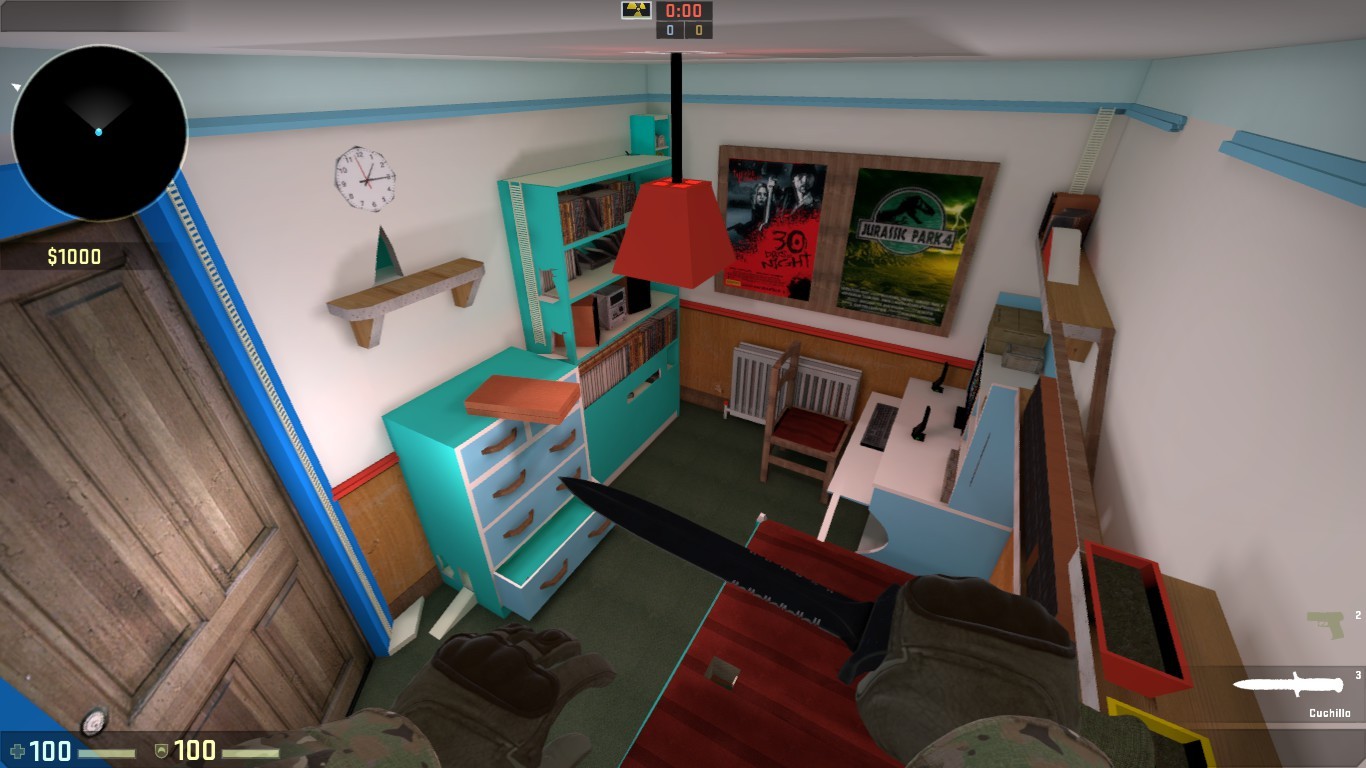The height and width of the screenshot is (768, 1366).
Task: Click the blue player dot on the radar
Action: [100, 131]
